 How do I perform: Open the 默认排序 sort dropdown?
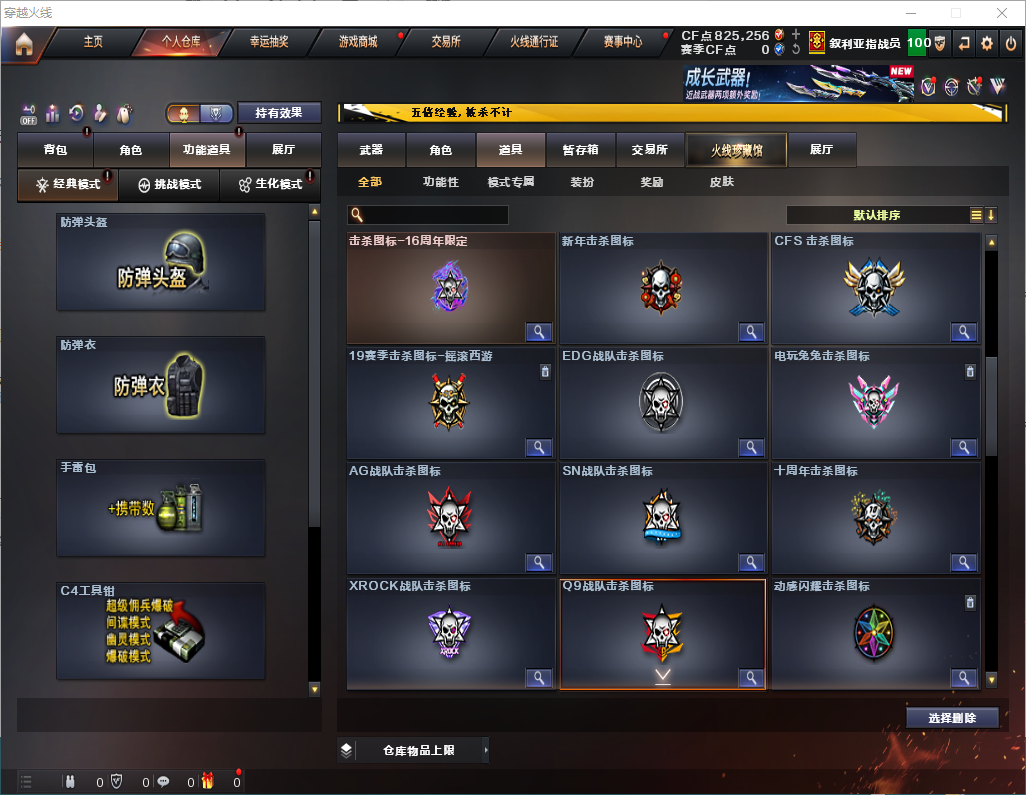(x=877, y=215)
